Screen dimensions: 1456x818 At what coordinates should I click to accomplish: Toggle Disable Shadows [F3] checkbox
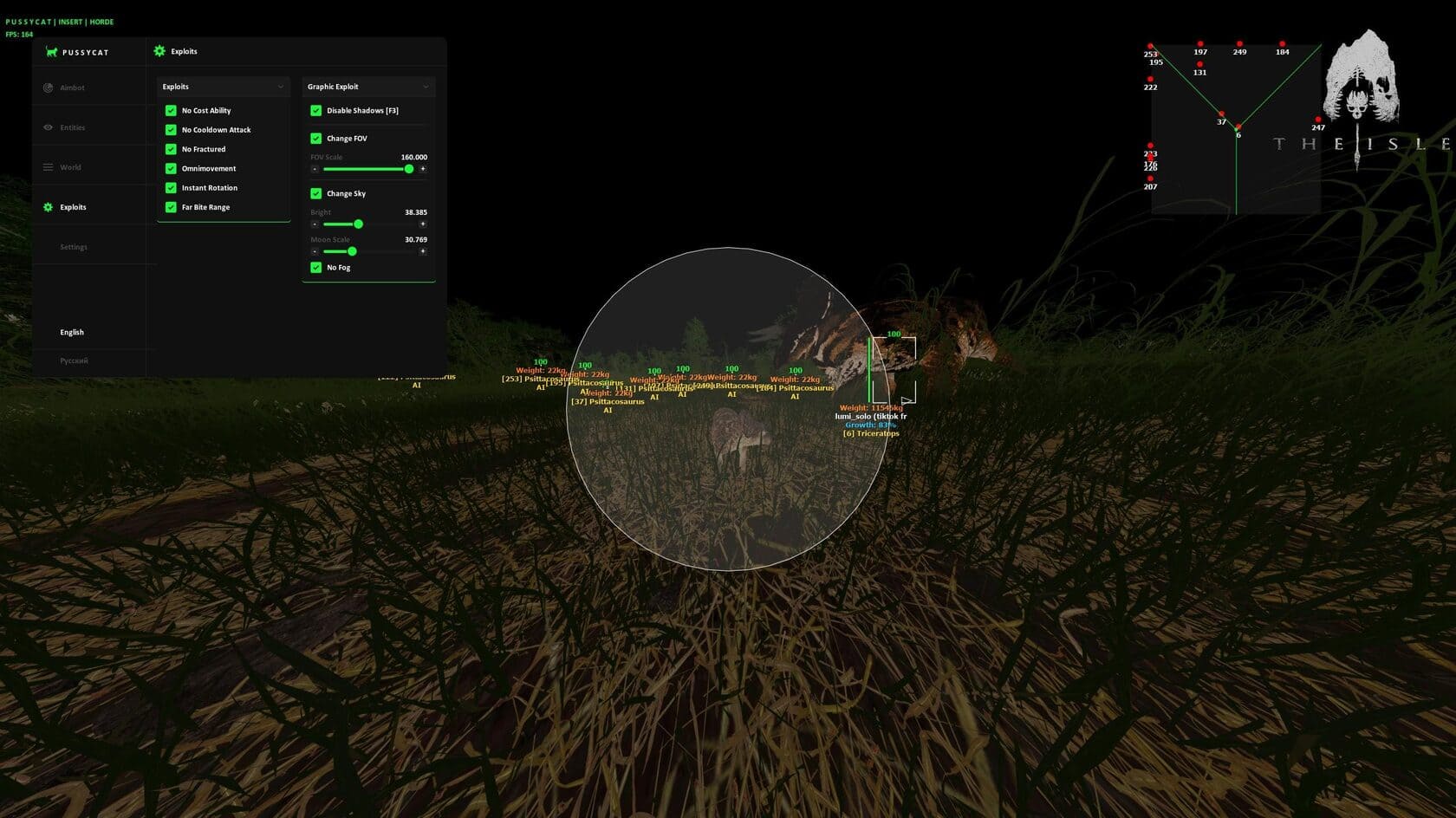click(x=316, y=111)
